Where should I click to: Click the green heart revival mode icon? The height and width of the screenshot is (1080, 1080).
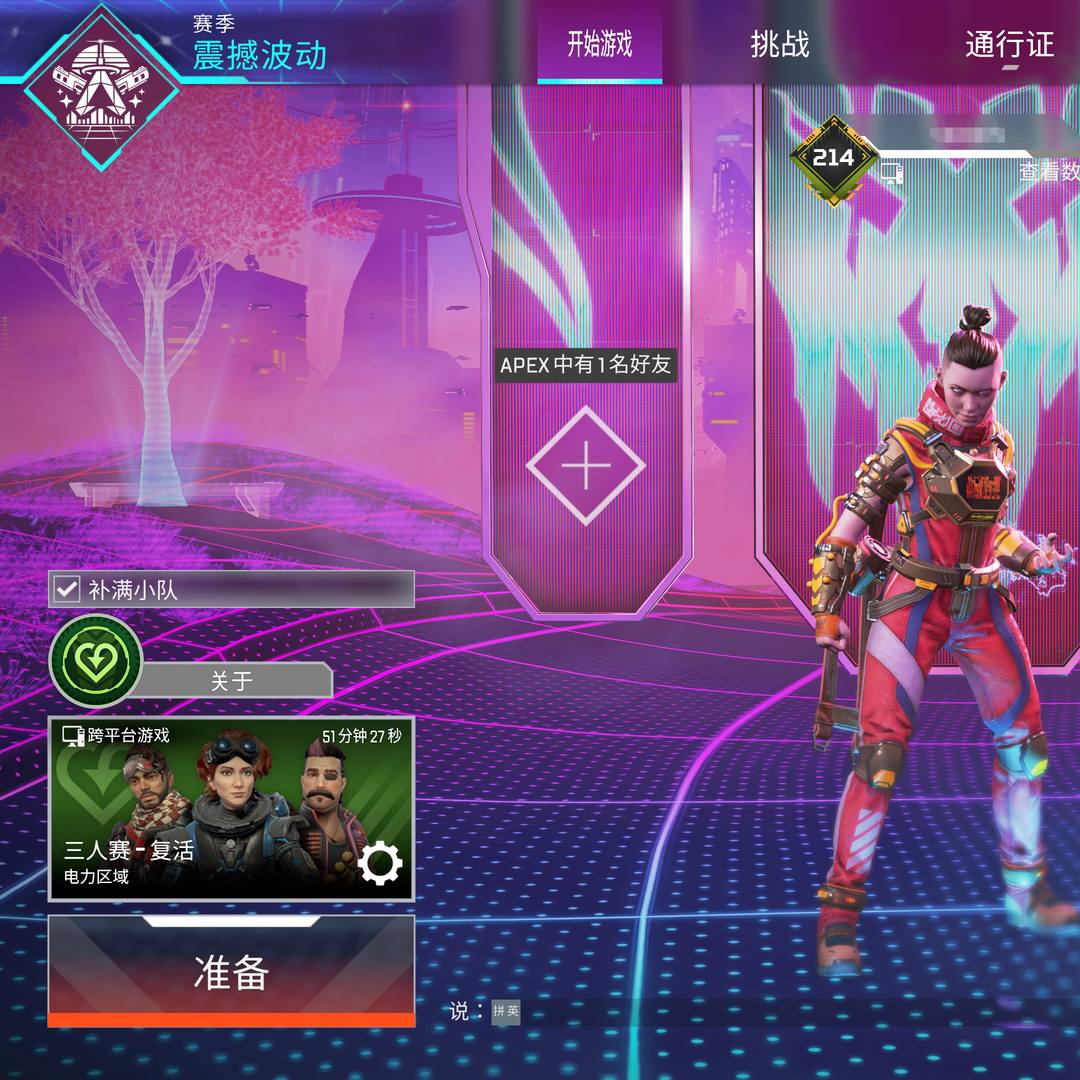96,661
